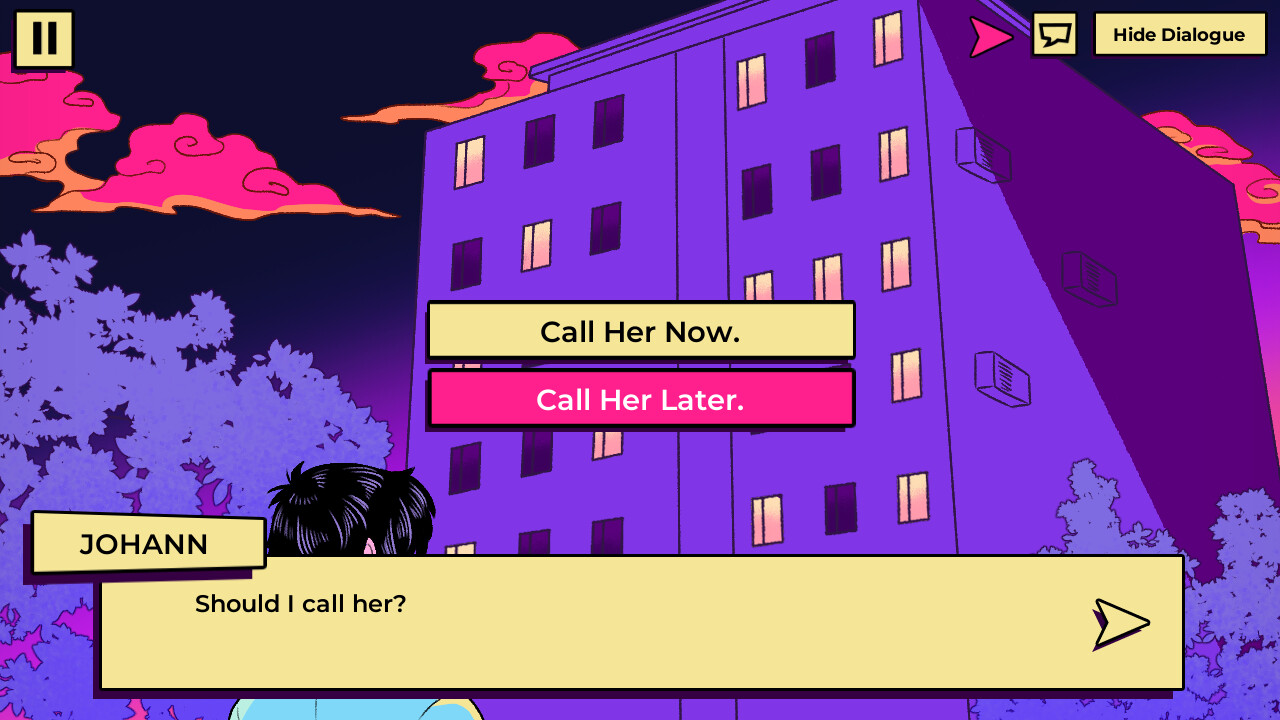
Task: Click the arrow to continue Johann's dialogue
Action: [1122, 623]
